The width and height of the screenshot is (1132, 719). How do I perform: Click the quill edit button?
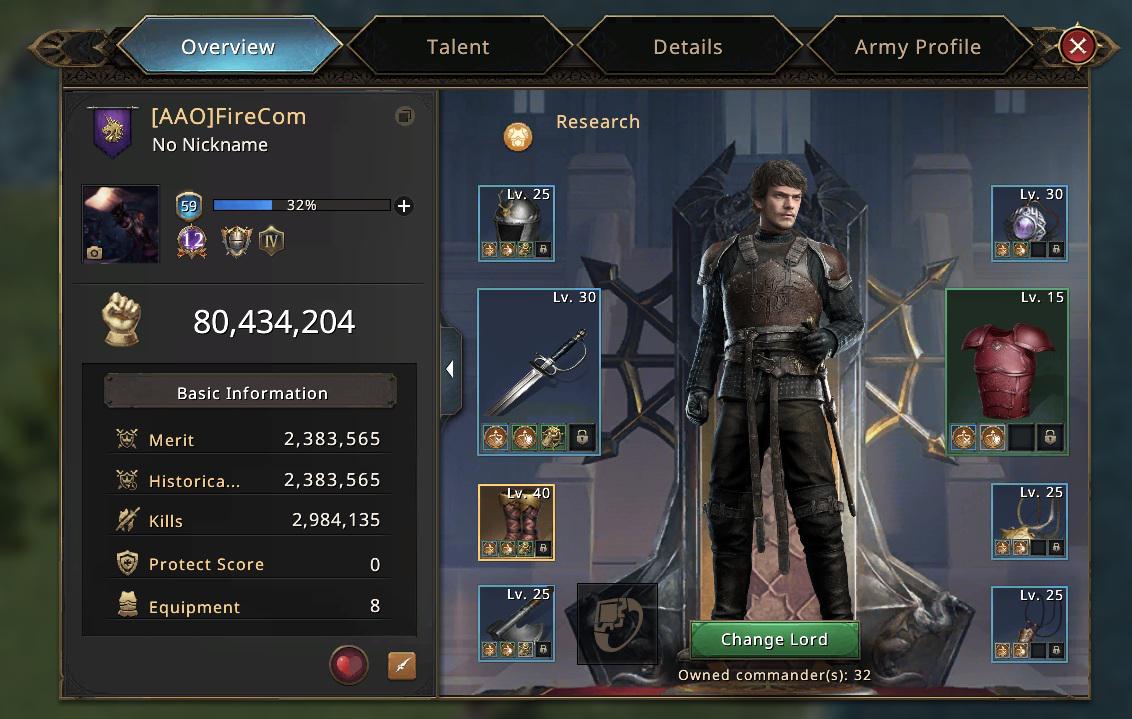click(x=401, y=665)
